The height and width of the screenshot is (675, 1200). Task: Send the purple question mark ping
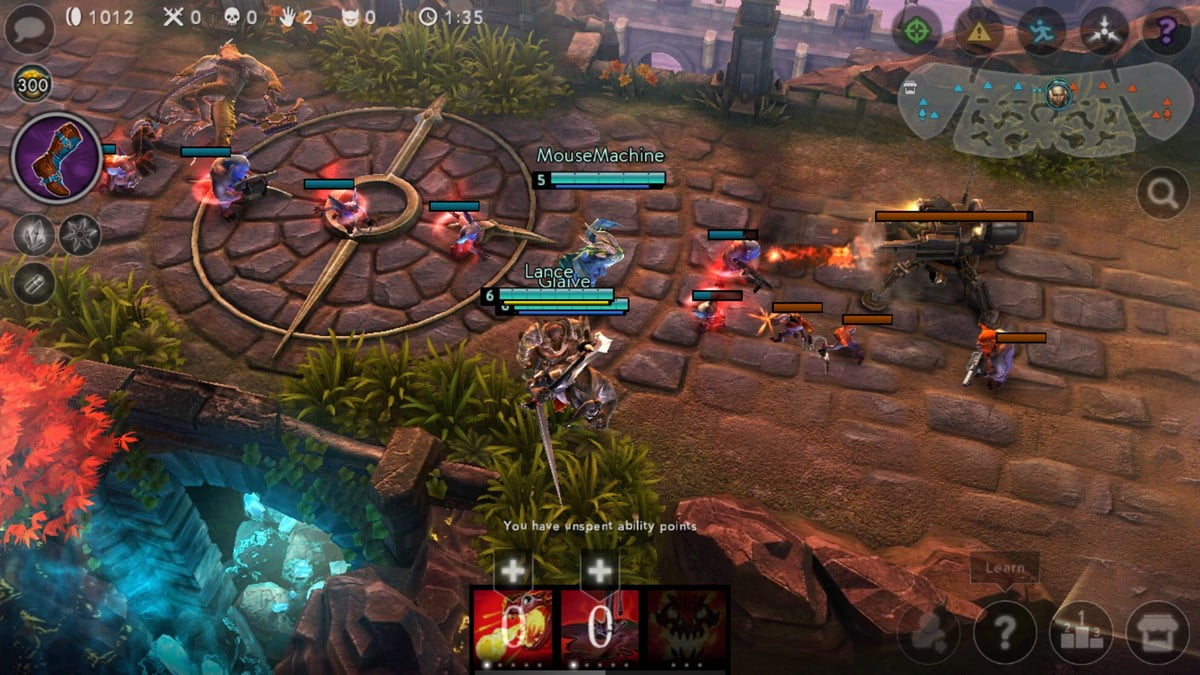click(1166, 31)
